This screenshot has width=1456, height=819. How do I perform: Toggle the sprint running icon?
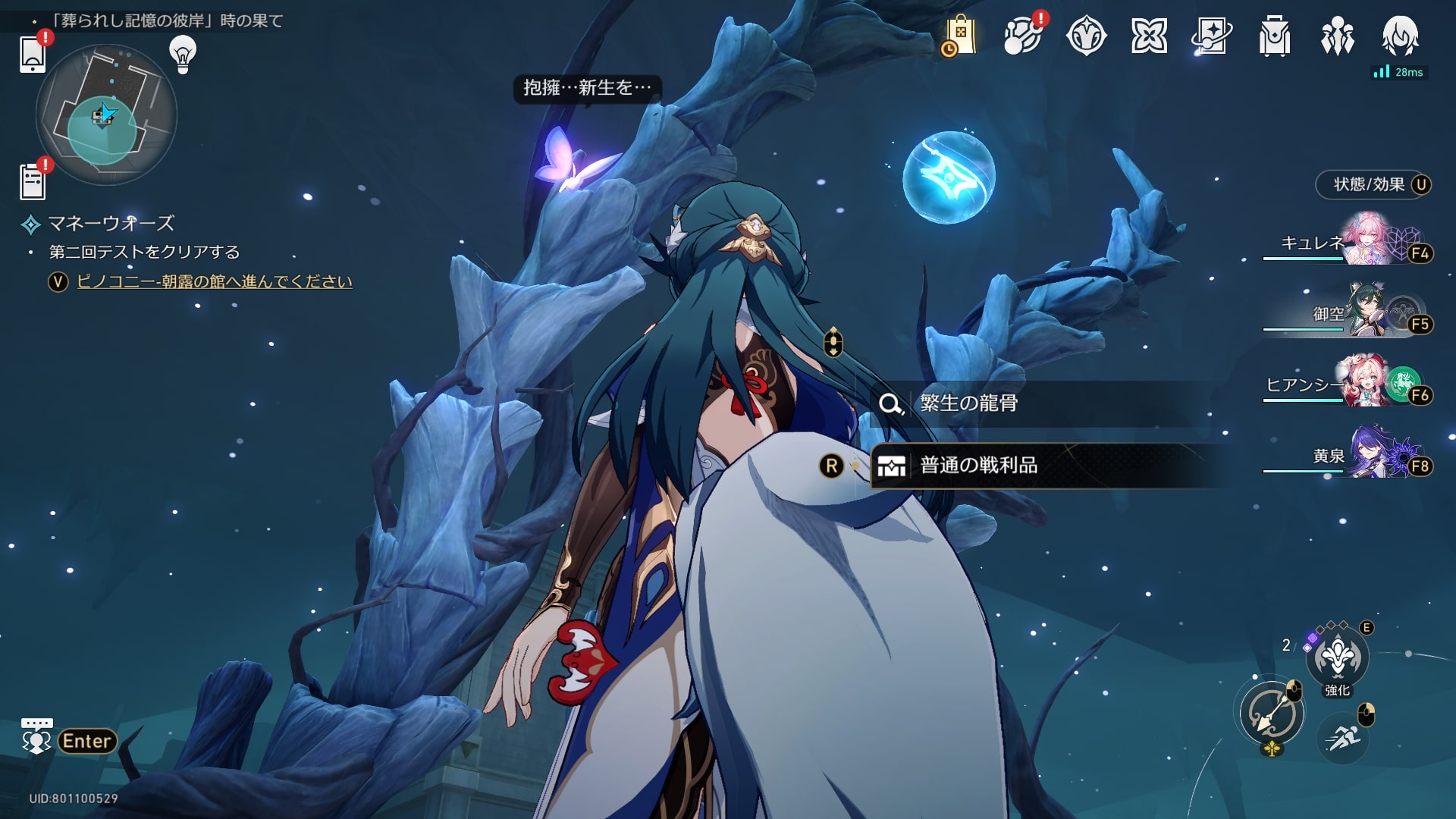point(1342,737)
